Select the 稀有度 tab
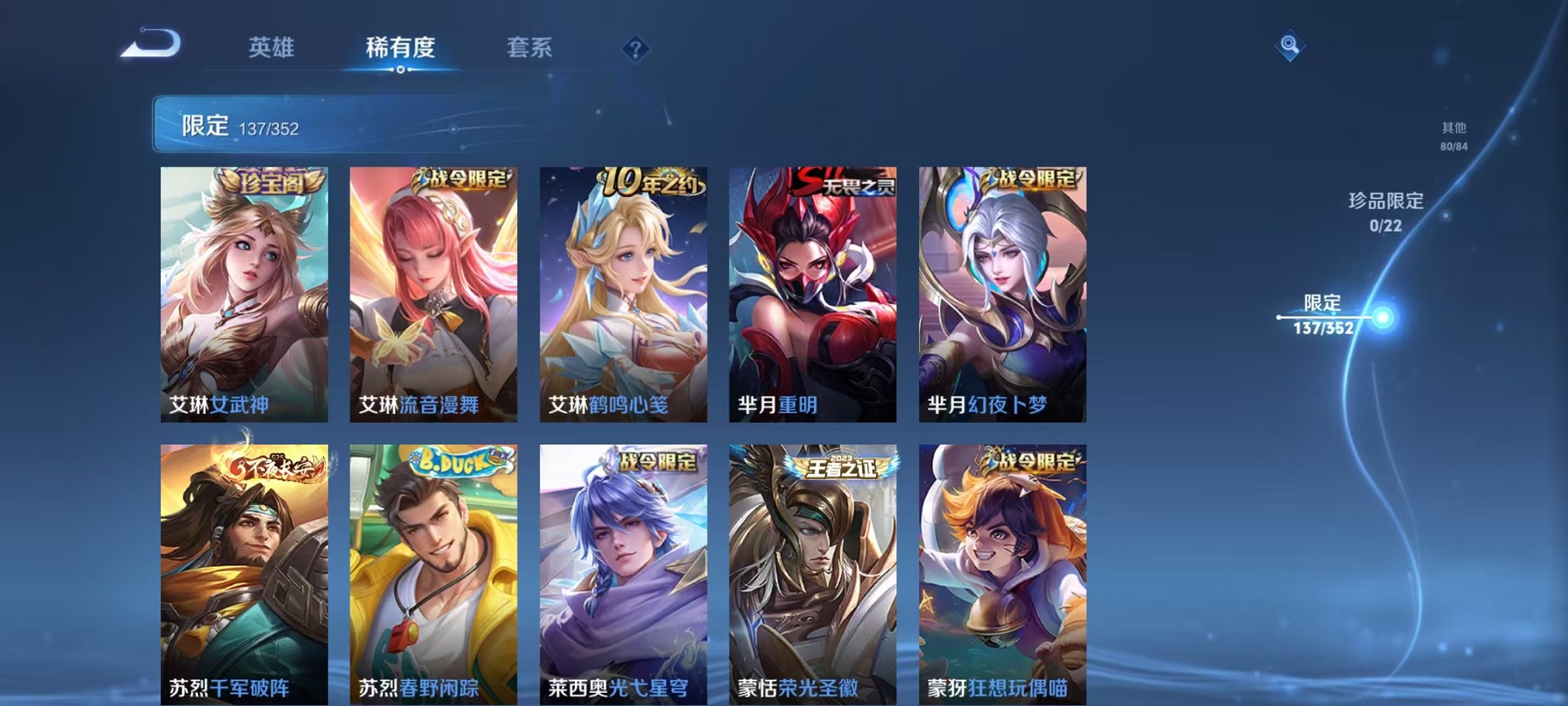The height and width of the screenshot is (706, 1568). 400,48
